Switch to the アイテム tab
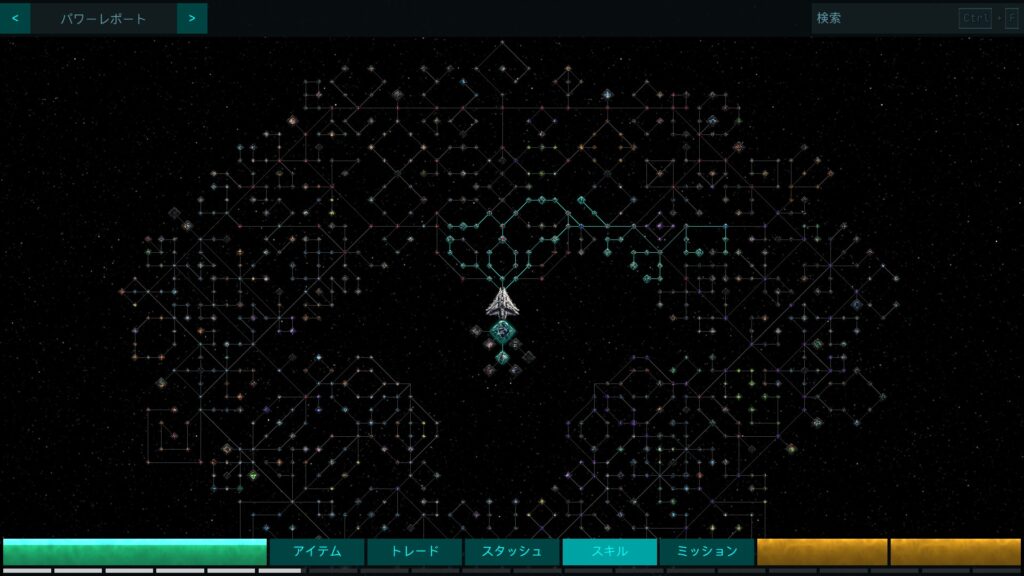The image size is (1024, 576). pyautogui.click(x=317, y=551)
